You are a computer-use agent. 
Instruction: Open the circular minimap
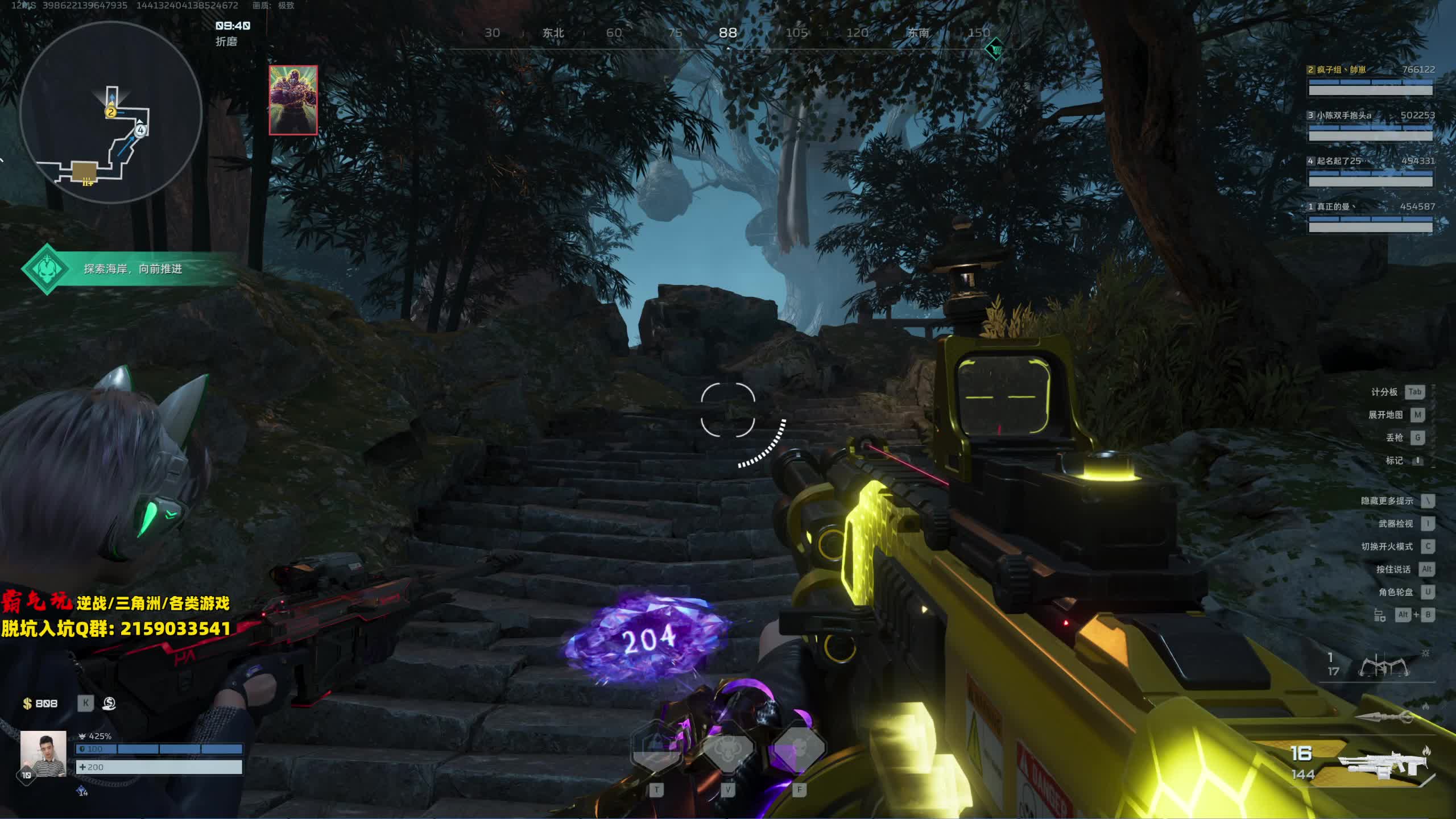pyautogui.click(x=111, y=112)
